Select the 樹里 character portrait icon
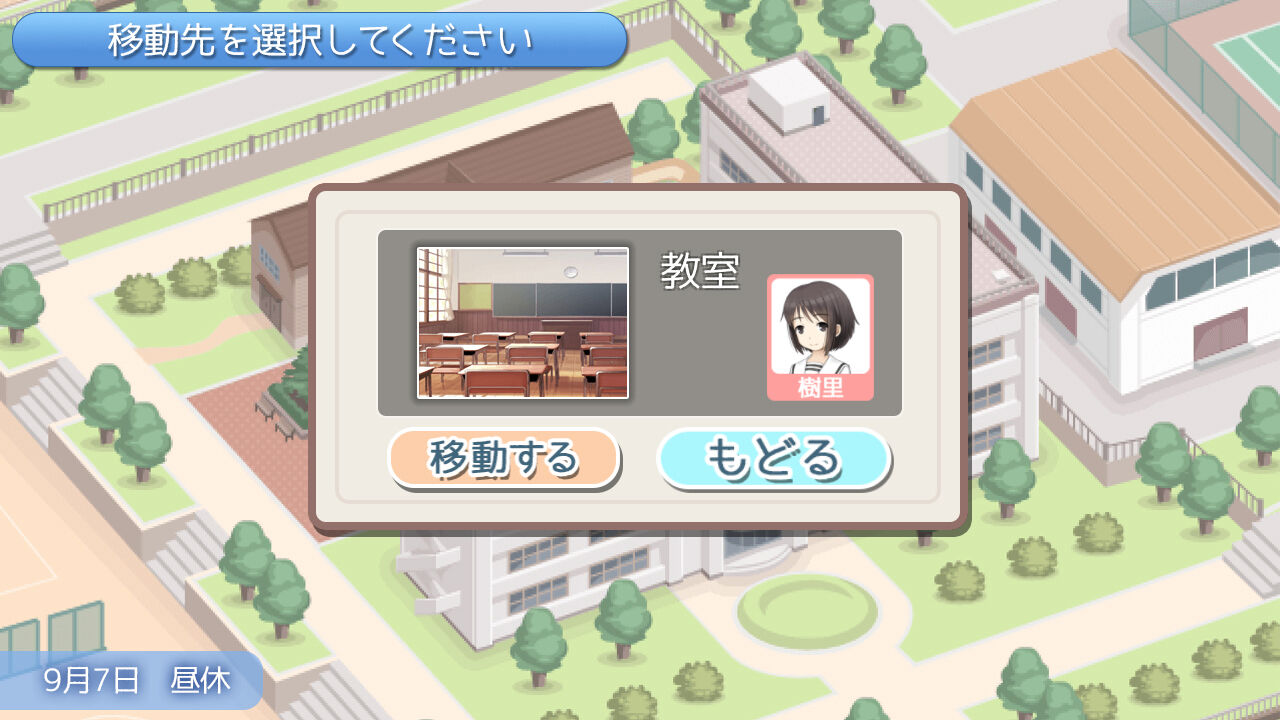Screen dimensions: 1280x720 pos(820,330)
